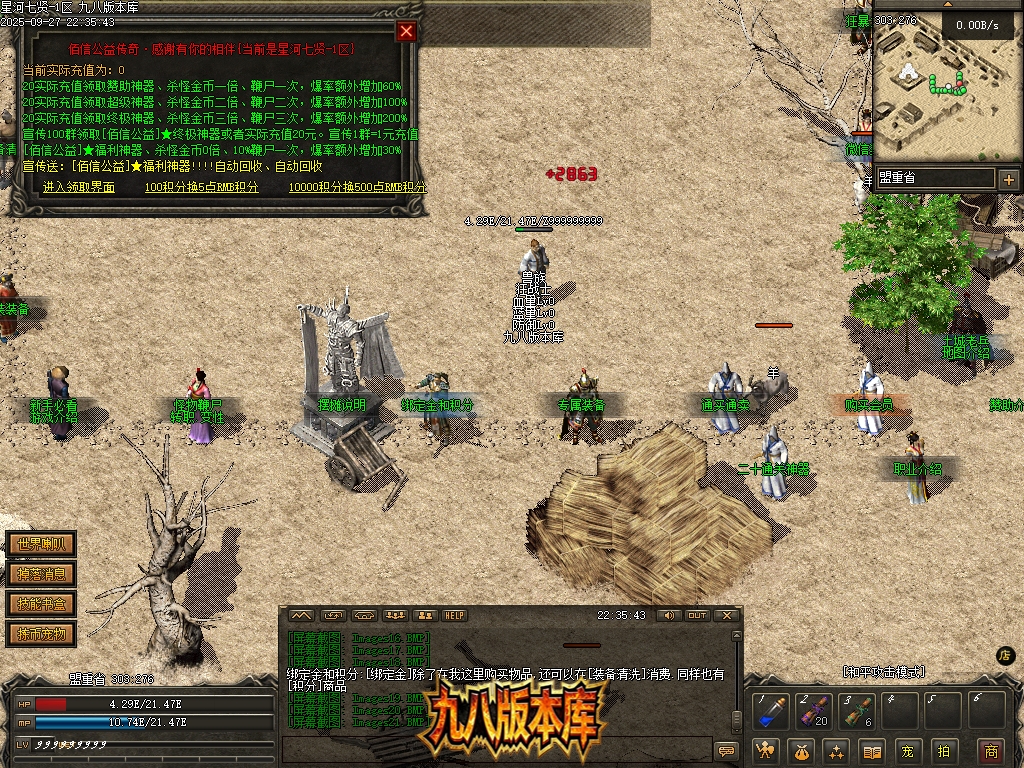Show the 掉落消息 drop messages
The height and width of the screenshot is (768, 1024).
coord(41,574)
